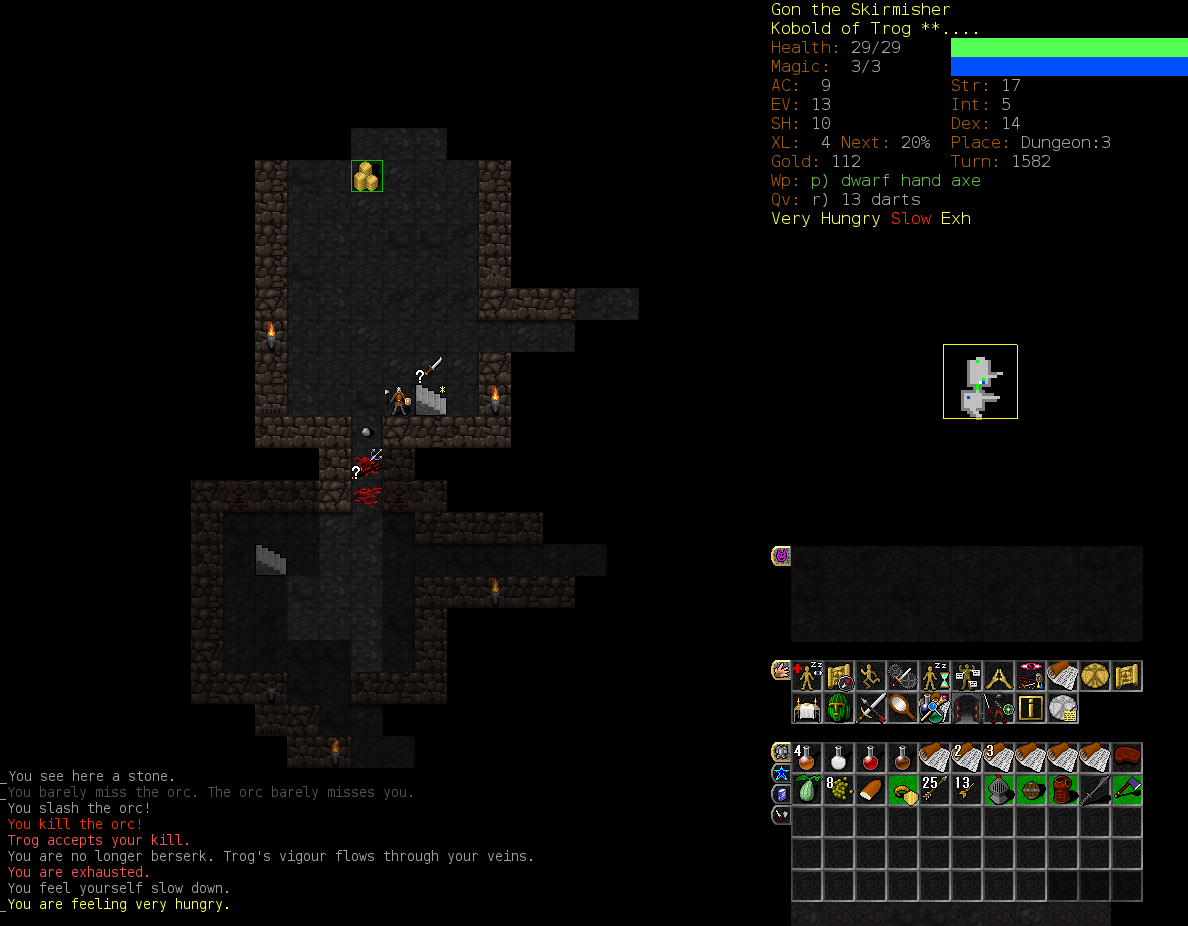1188x926 pixels.
Task: Click the equipped helmet slot
Action: [999, 790]
